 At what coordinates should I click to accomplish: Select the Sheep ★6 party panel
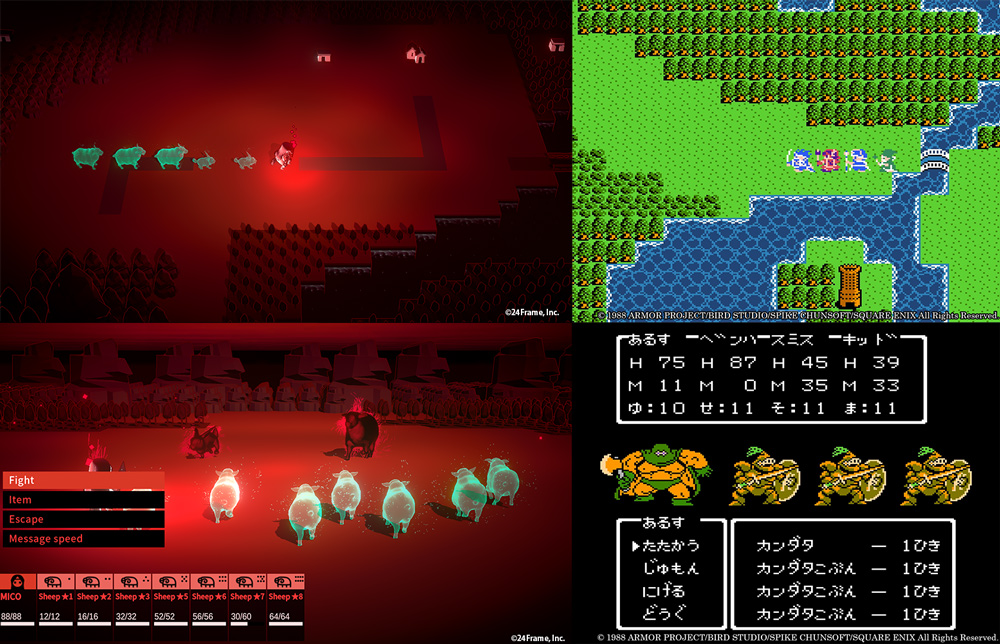[209, 602]
